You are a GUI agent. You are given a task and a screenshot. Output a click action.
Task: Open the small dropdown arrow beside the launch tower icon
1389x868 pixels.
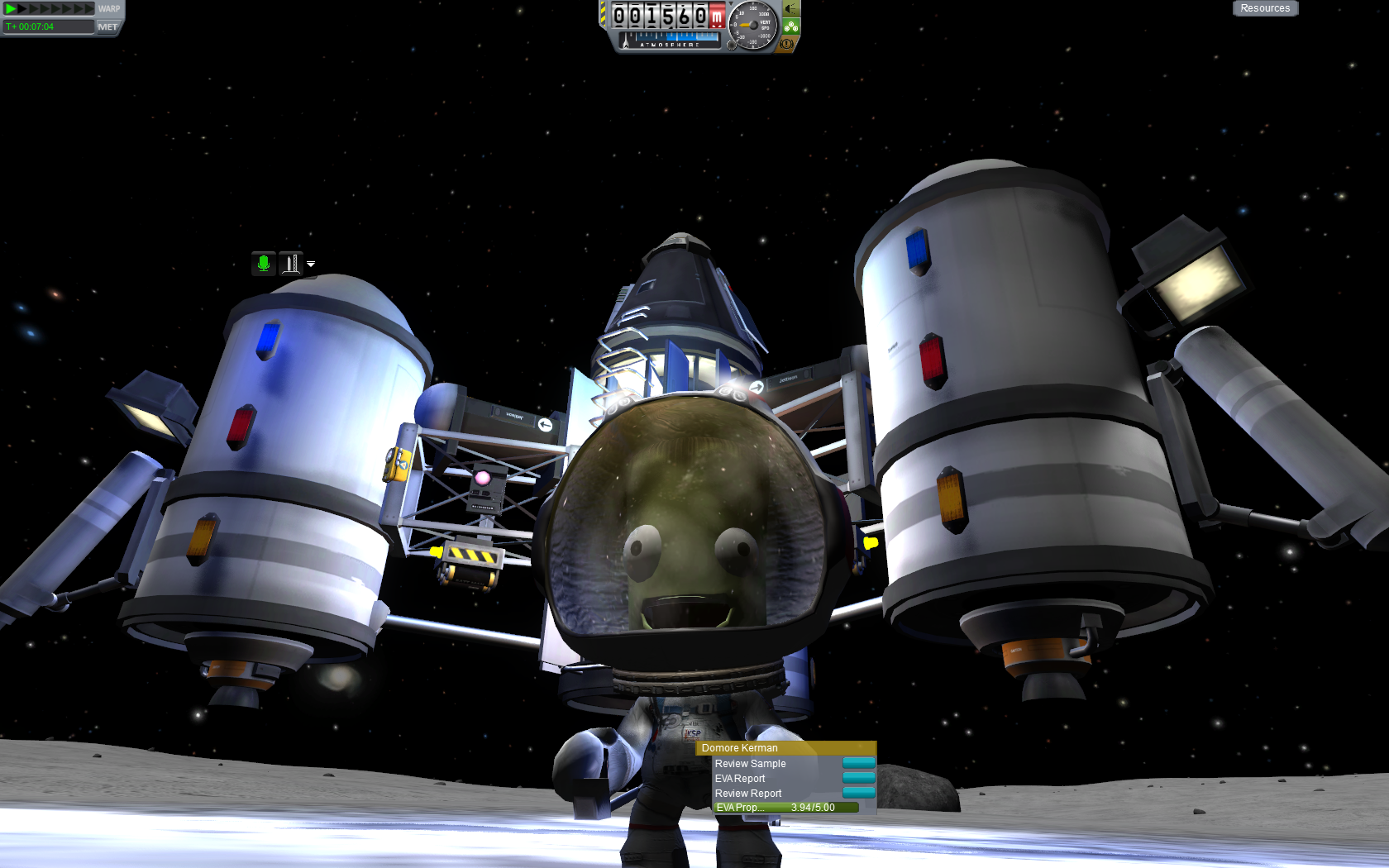click(x=311, y=265)
